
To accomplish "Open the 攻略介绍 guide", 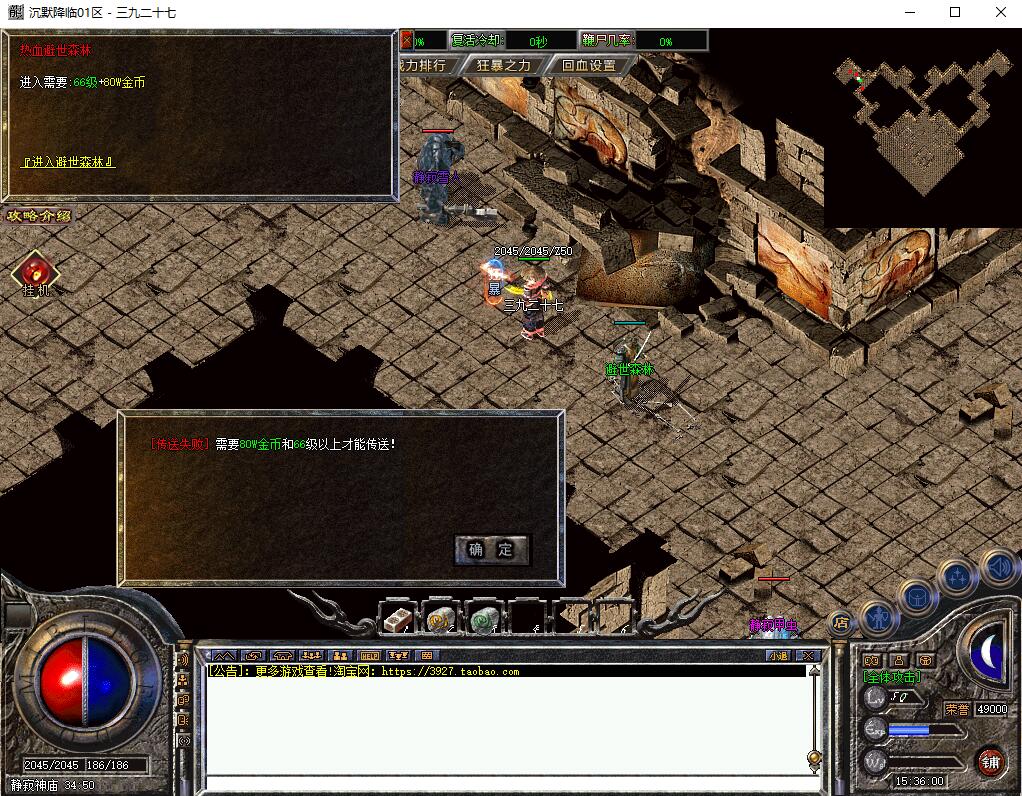I will pyautogui.click(x=38, y=215).
